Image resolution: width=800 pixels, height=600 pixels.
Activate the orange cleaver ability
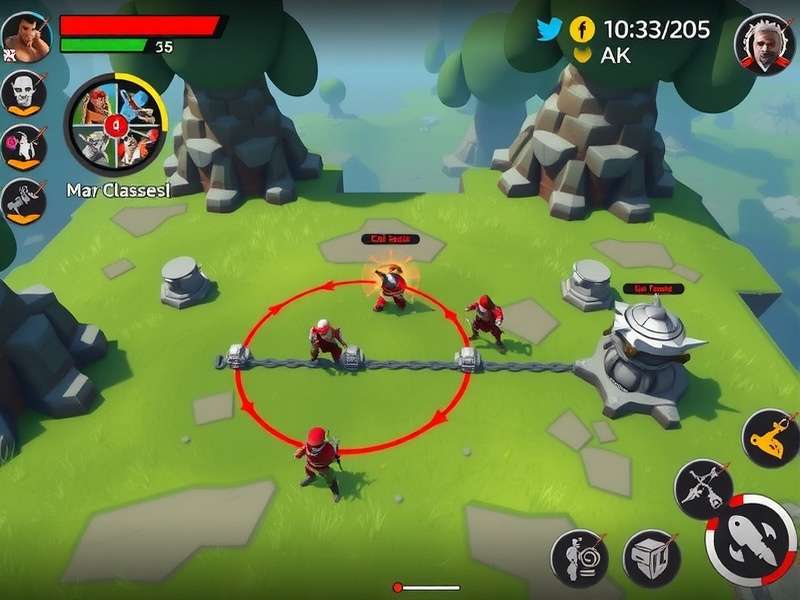(772, 437)
